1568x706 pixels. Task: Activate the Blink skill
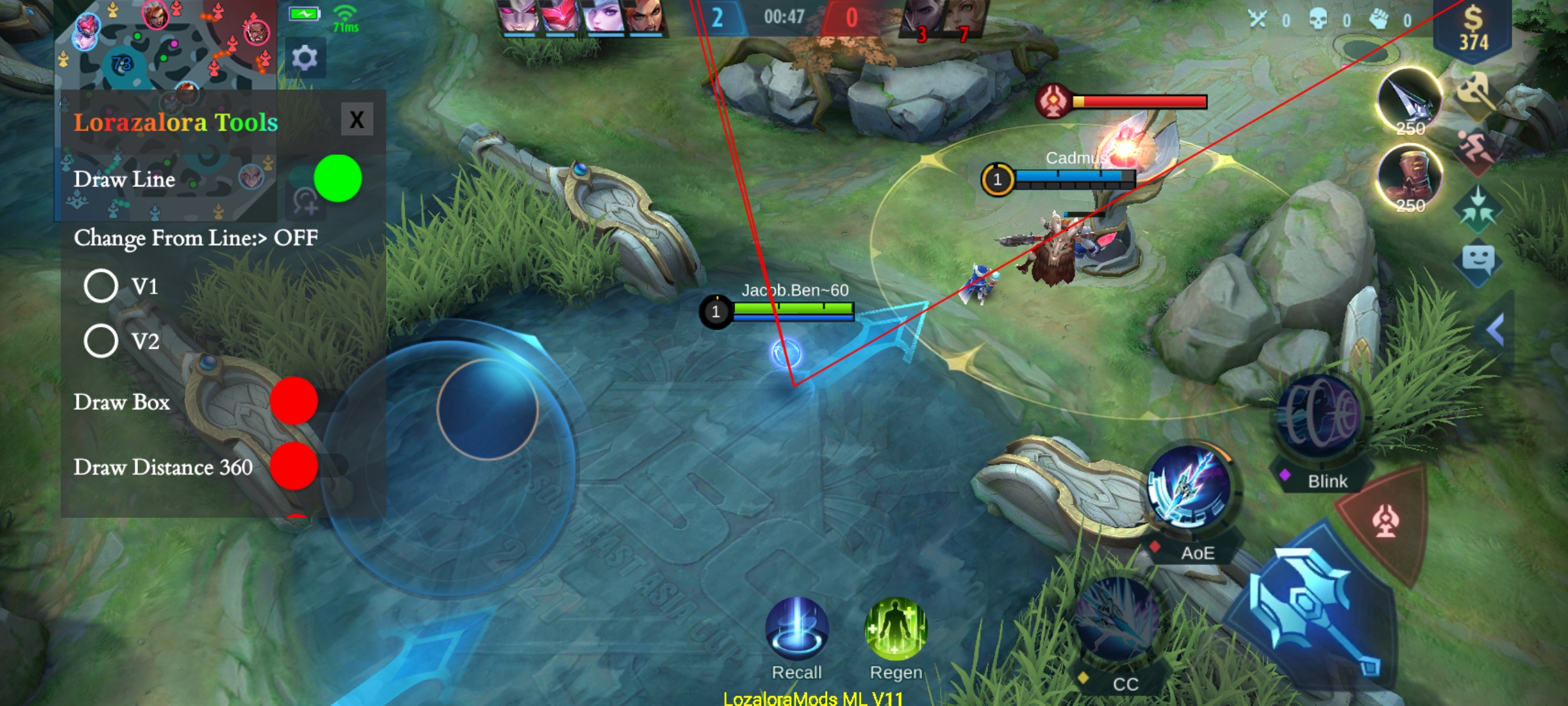tap(1320, 416)
